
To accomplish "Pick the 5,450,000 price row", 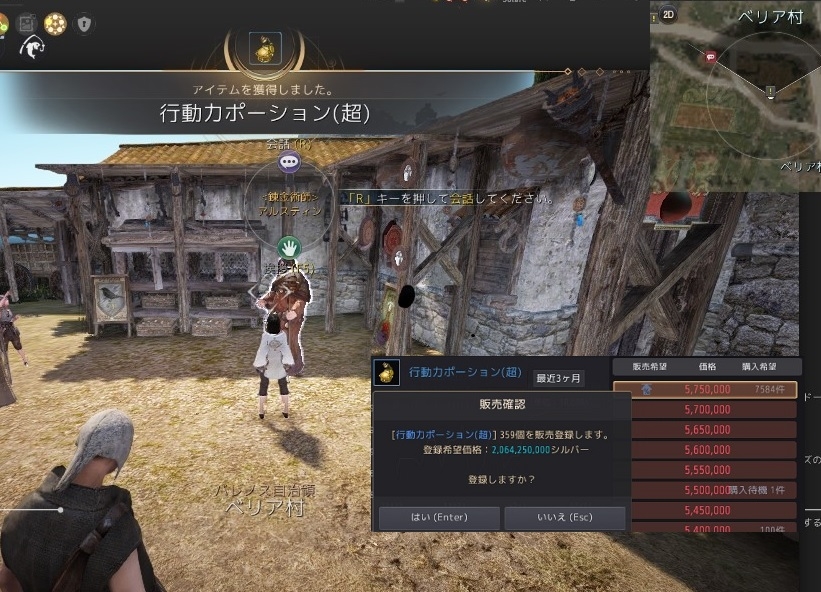I will [x=705, y=509].
